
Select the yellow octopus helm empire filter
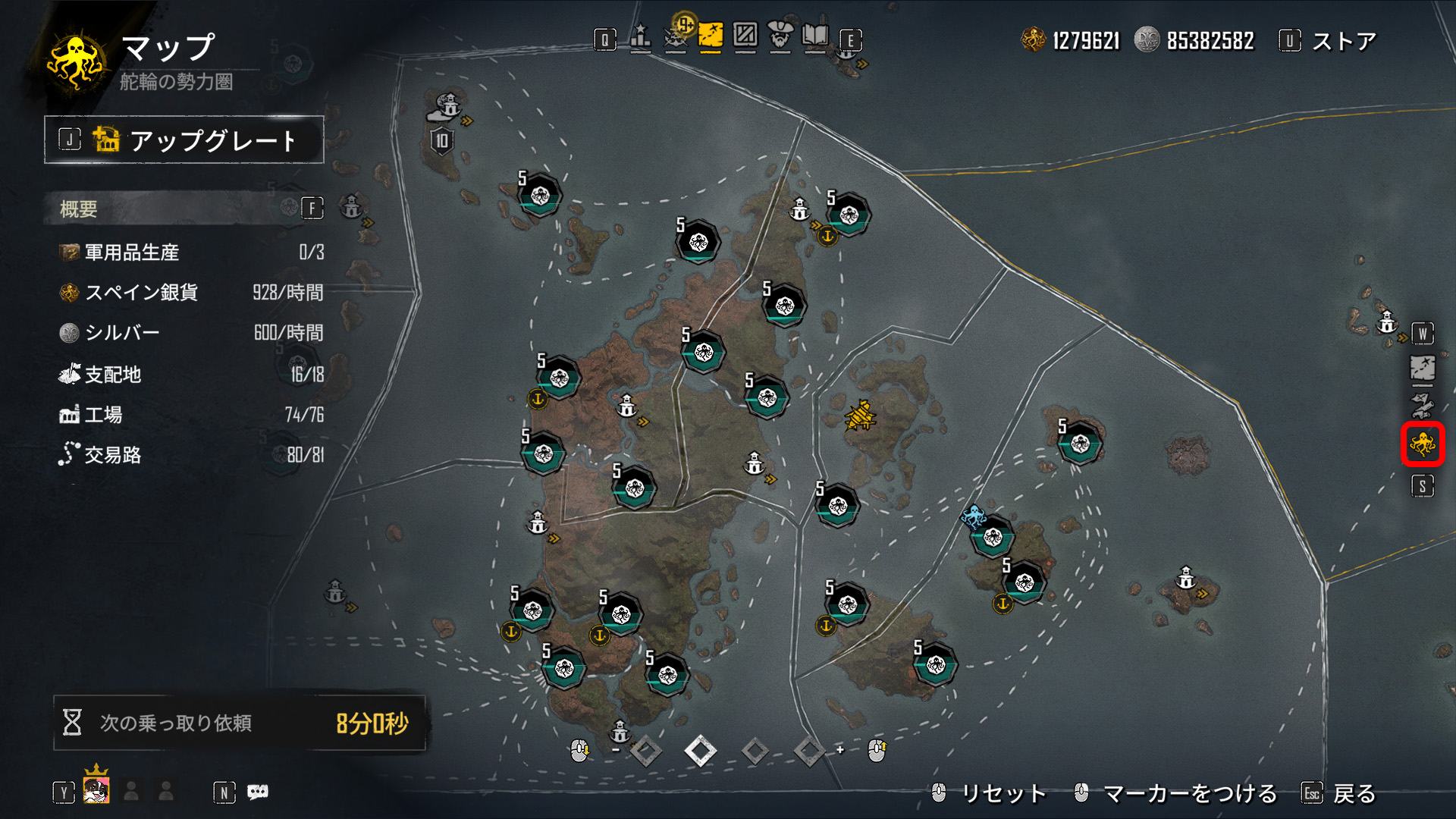[x=1422, y=444]
